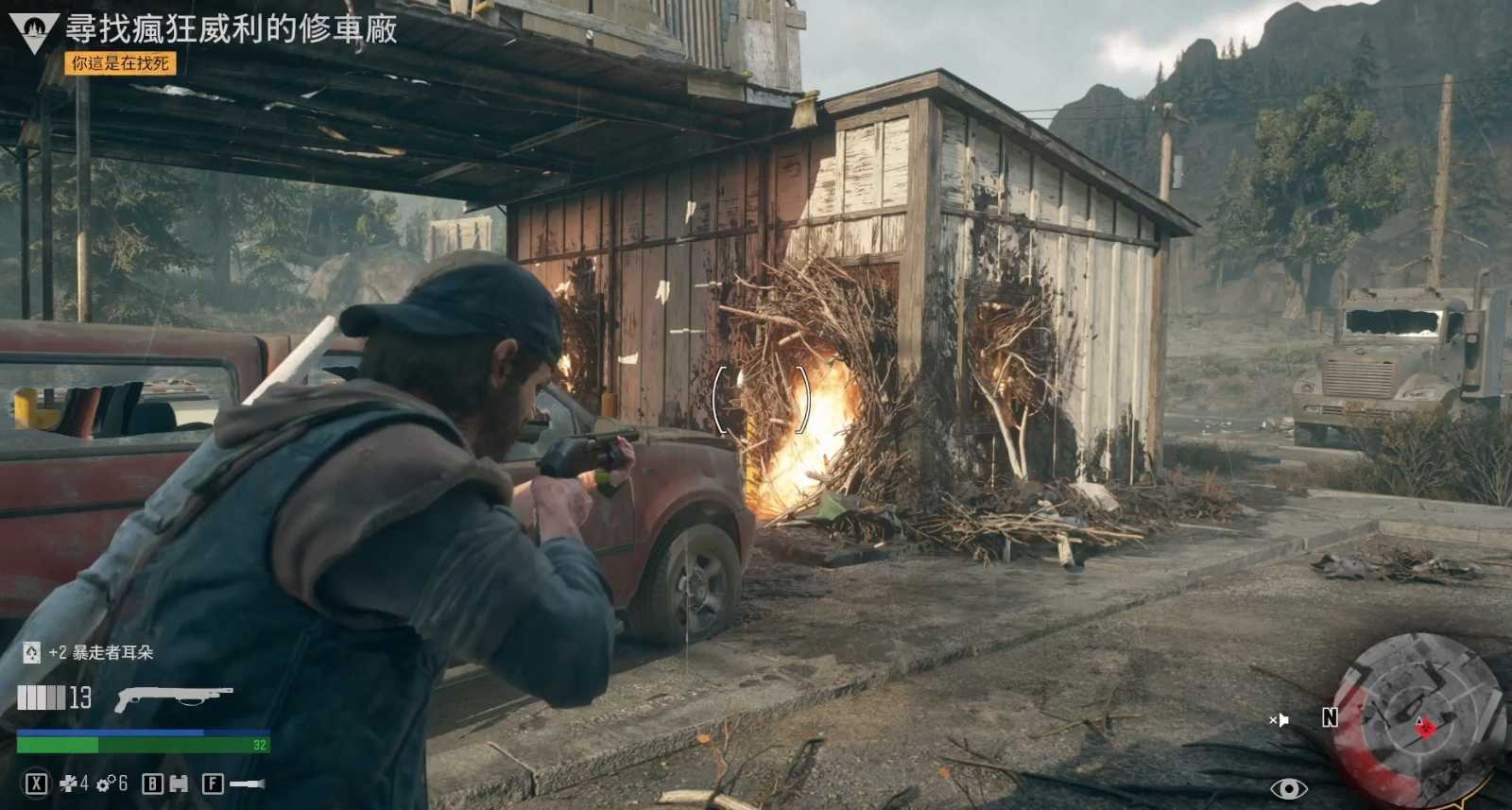Click the orange 你這是在找死 storyline tag

pyautogui.click(x=120, y=63)
